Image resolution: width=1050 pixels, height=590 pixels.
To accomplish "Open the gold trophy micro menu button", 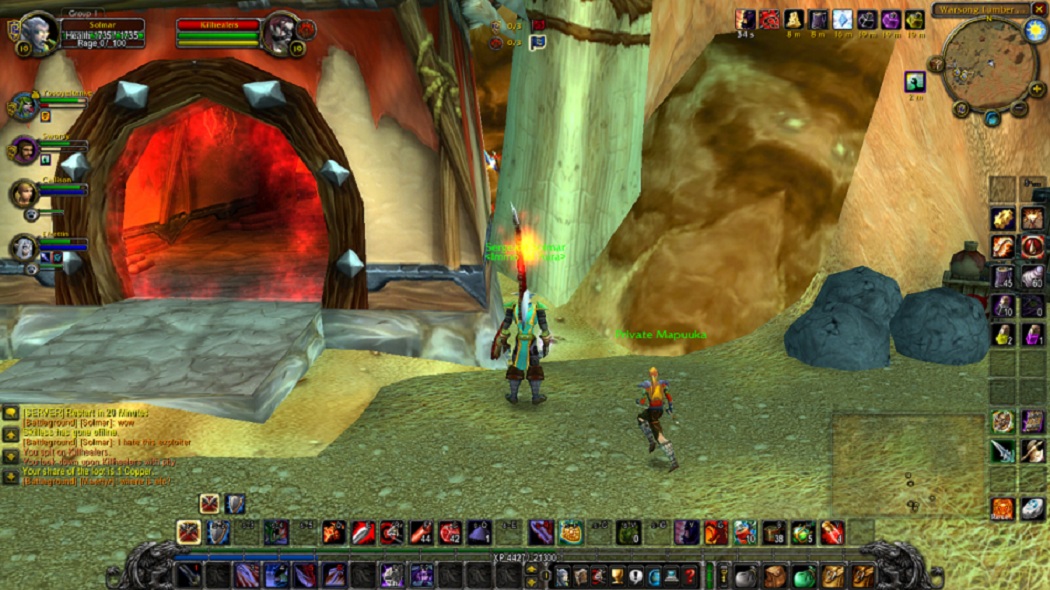I will click(x=618, y=576).
